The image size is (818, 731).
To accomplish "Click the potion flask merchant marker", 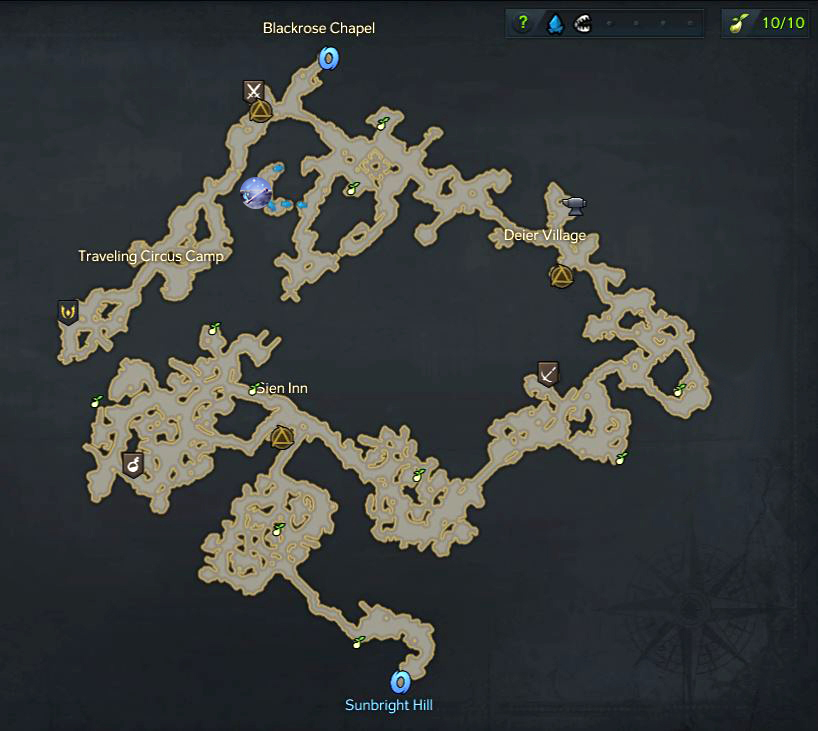I will [x=132, y=463].
